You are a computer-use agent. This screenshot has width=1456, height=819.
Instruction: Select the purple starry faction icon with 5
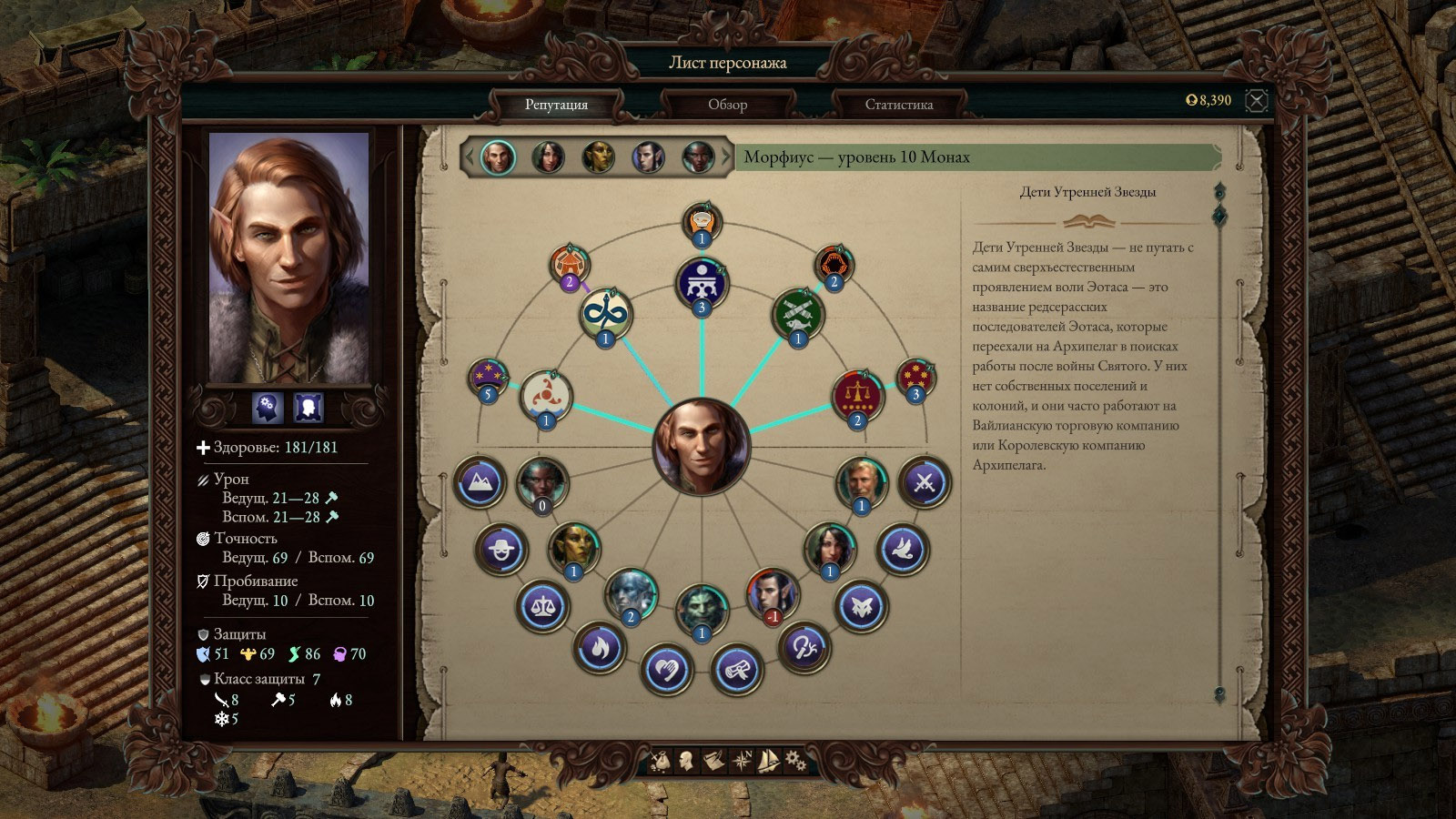(x=488, y=377)
